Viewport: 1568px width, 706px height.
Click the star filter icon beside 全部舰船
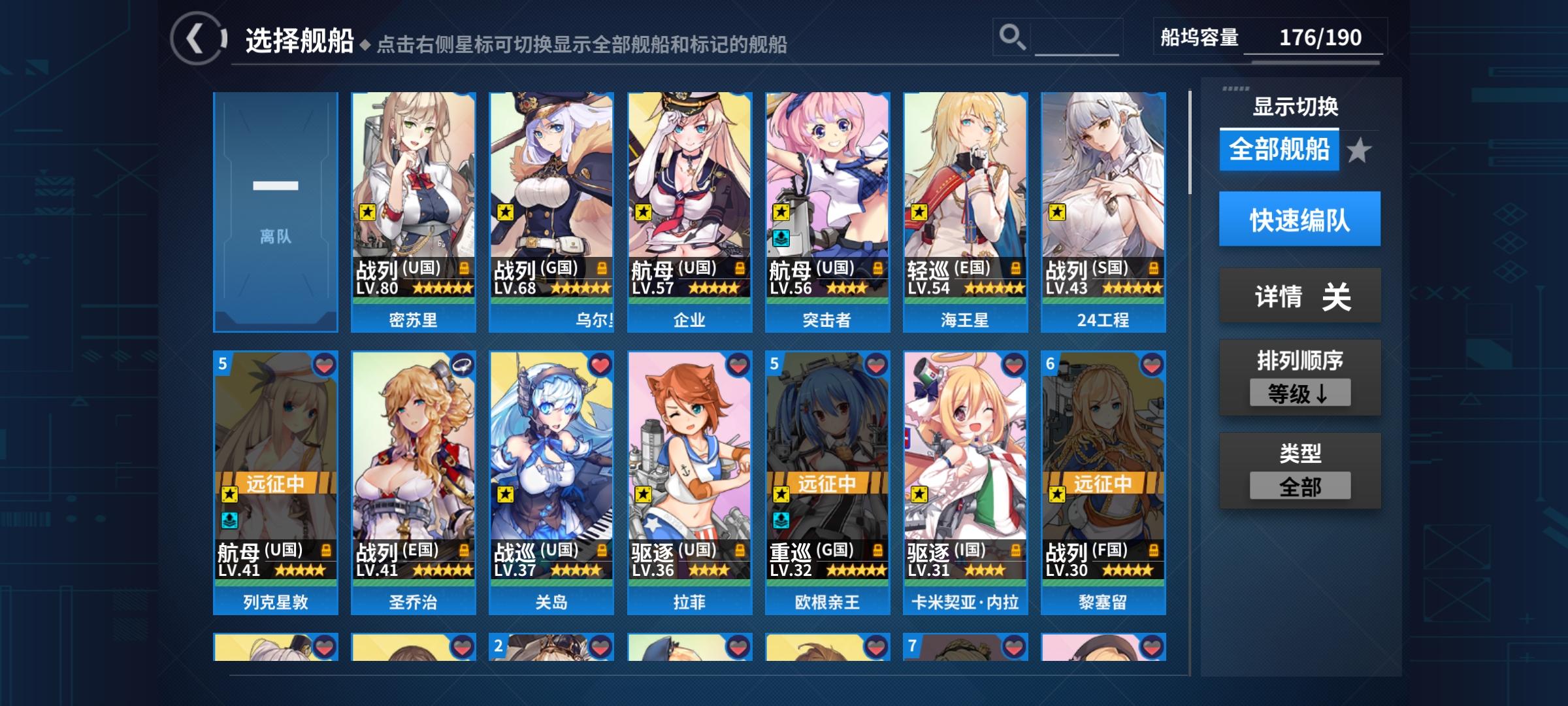[1360, 150]
